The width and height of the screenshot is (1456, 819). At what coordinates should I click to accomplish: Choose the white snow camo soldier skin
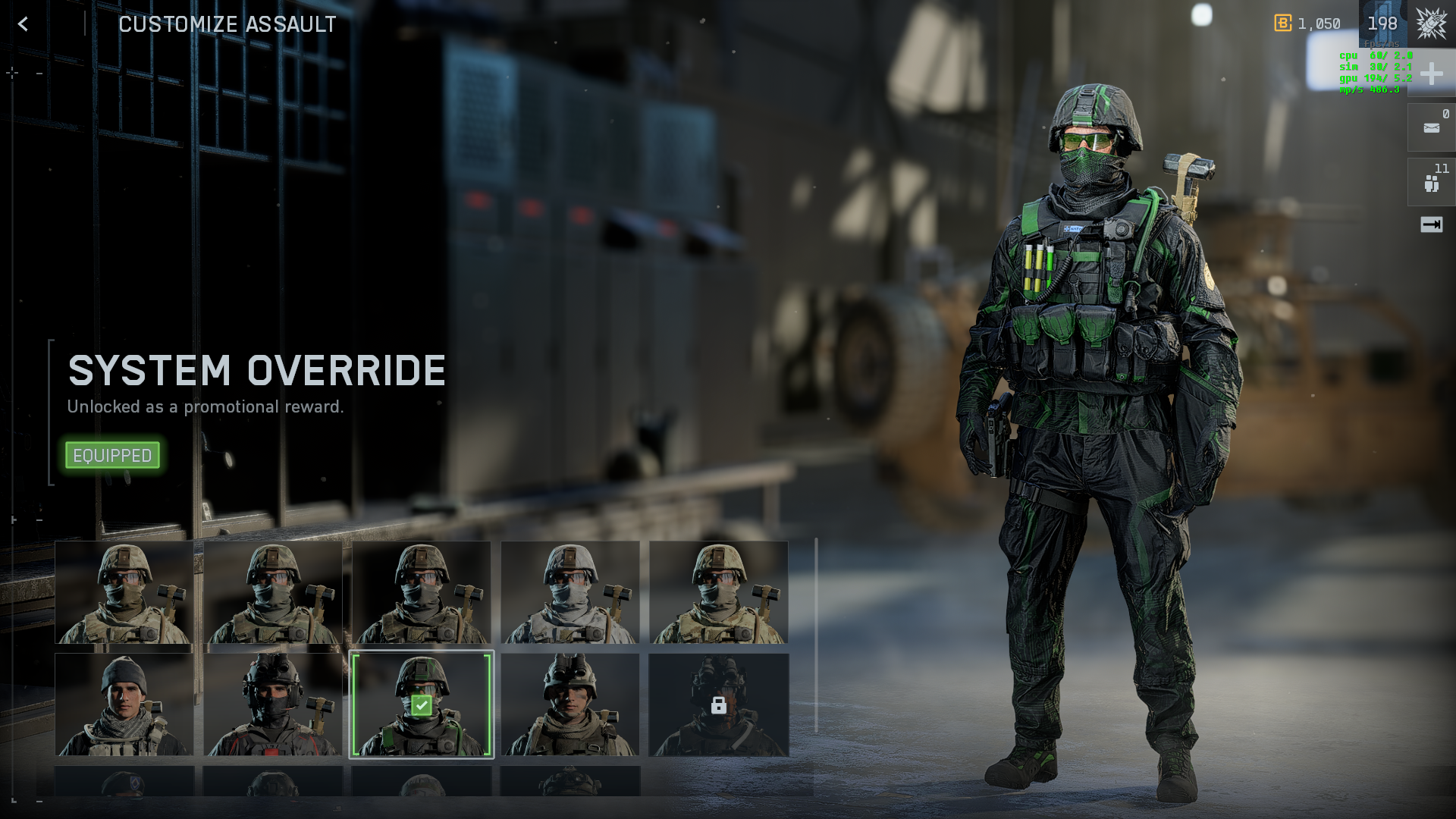[570, 592]
